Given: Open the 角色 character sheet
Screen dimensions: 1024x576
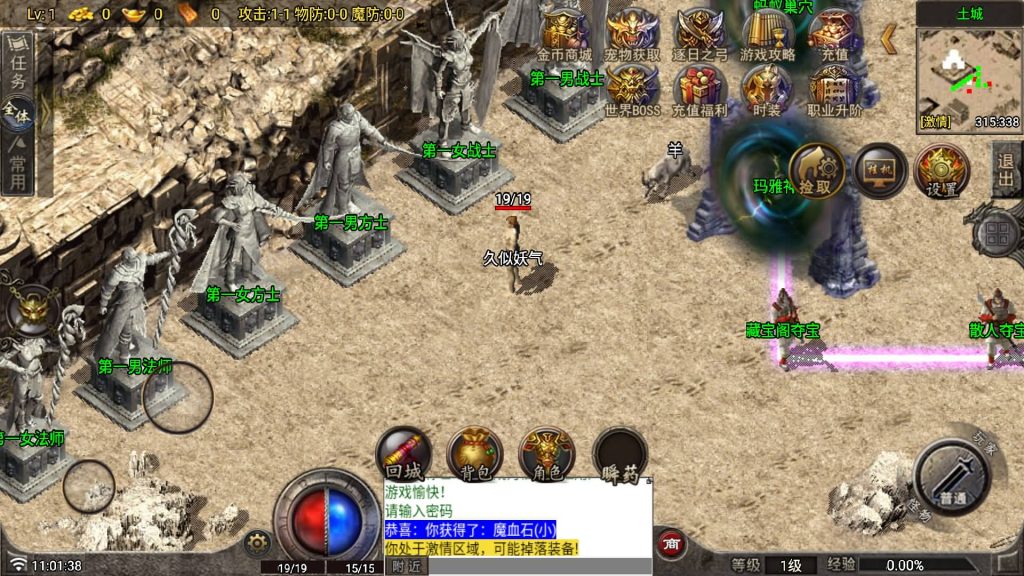Looking at the screenshot, I should click(x=546, y=452).
